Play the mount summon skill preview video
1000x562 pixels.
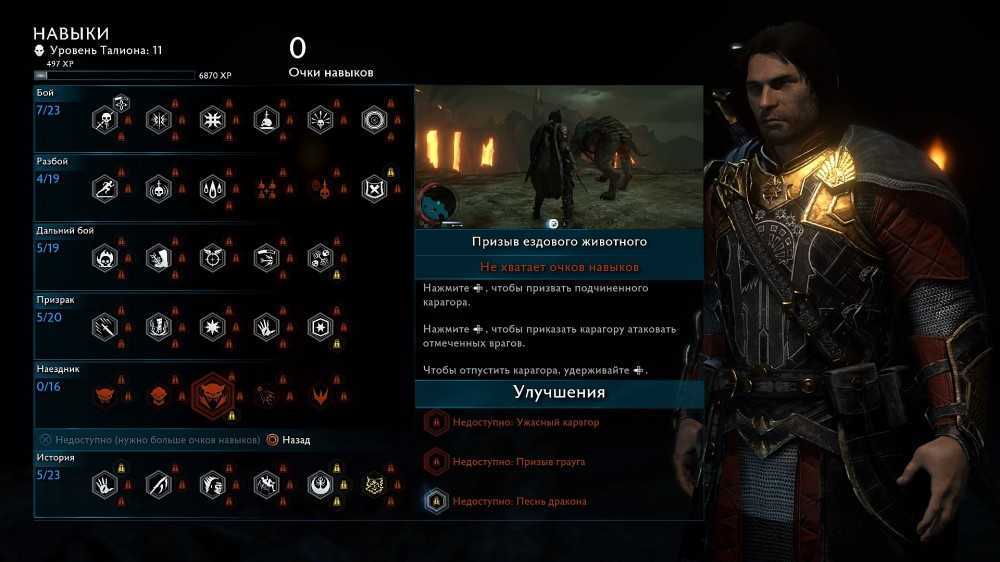(x=559, y=158)
